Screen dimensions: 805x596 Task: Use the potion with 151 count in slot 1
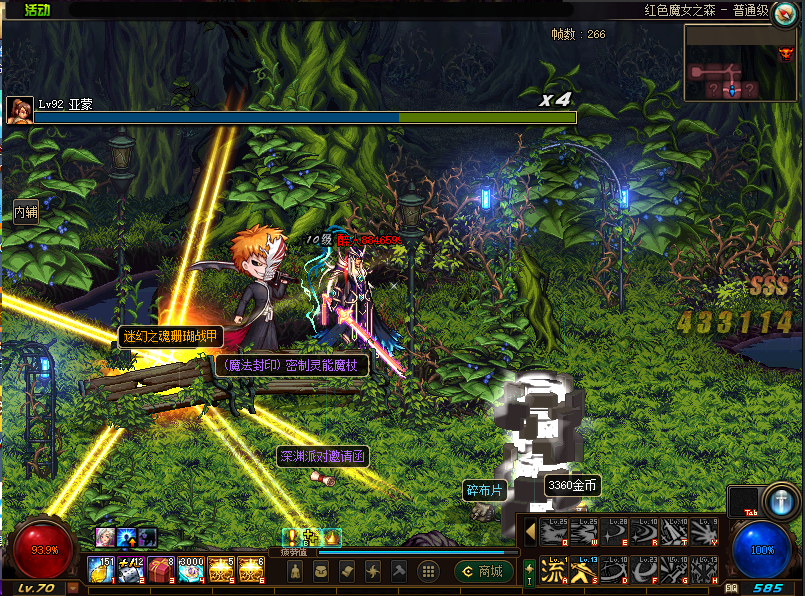[101, 569]
